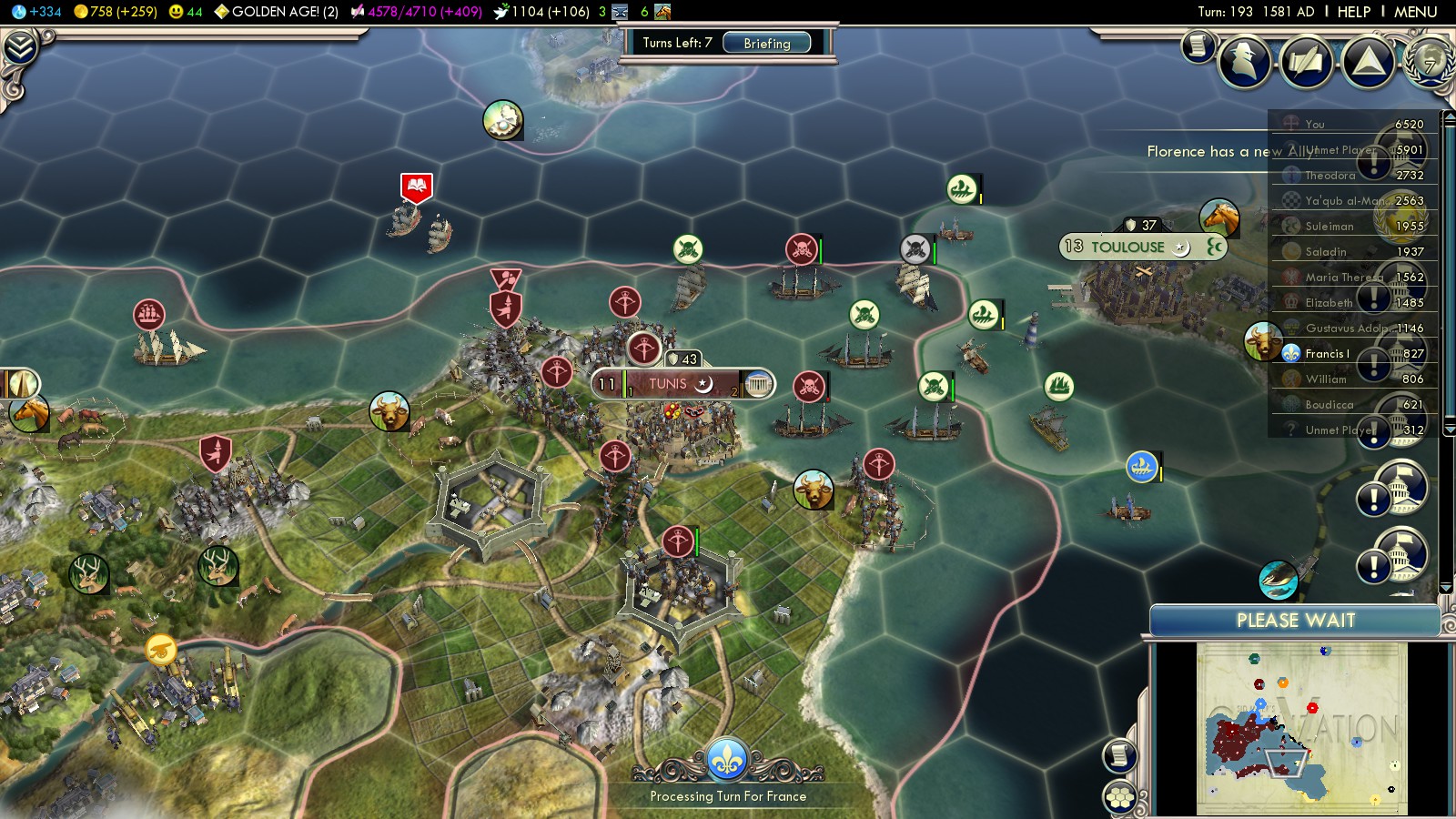Open the HELP Civilopedia link
This screenshot has height=819, width=1456.
pos(1353,12)
